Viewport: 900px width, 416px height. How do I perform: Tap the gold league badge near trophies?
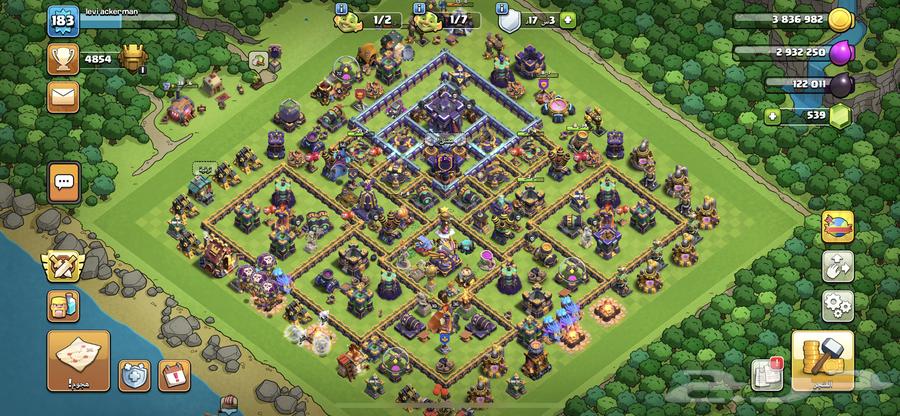click(x=132, y=58)
